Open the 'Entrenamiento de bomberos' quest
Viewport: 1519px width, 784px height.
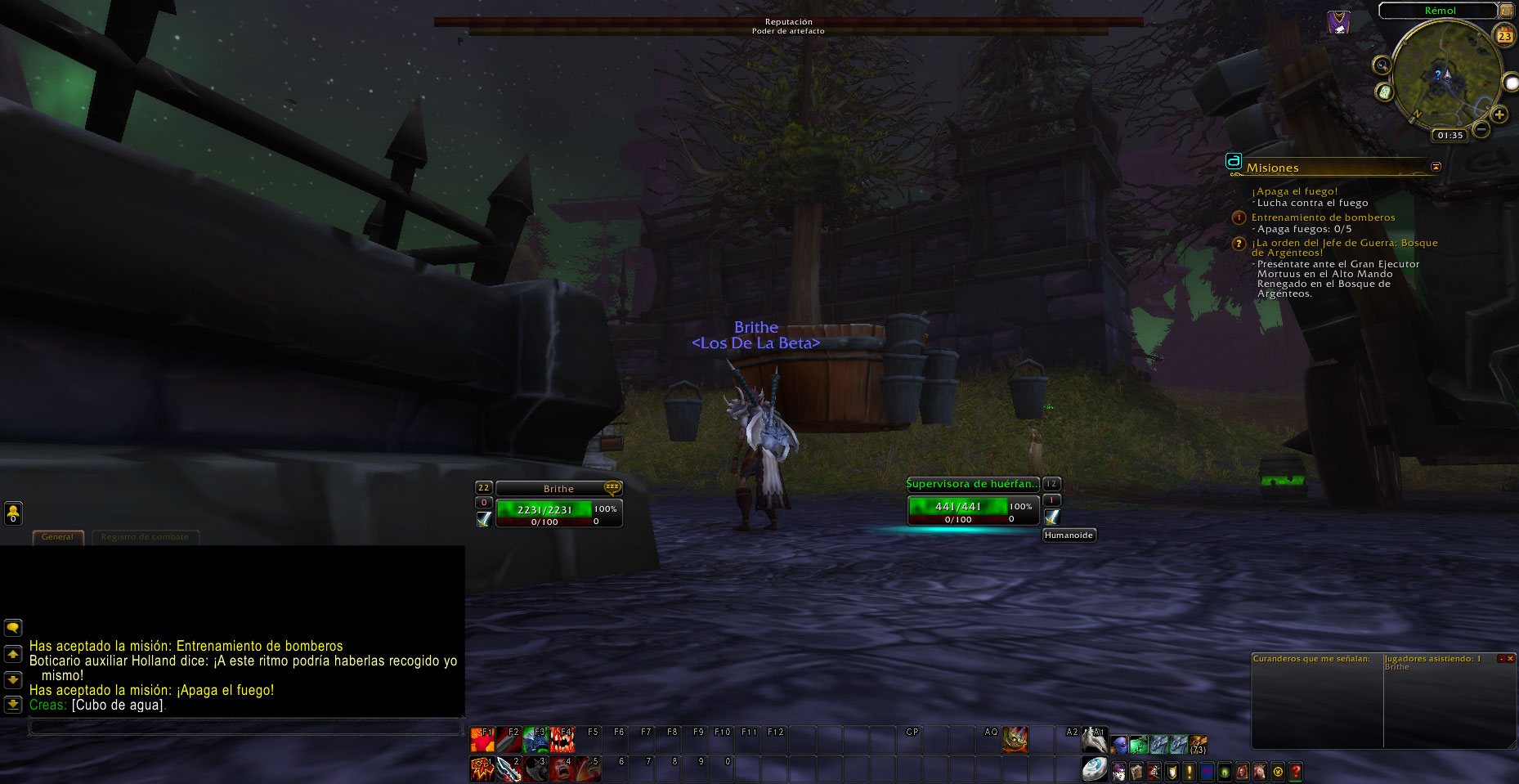(x=1323, y=217)
